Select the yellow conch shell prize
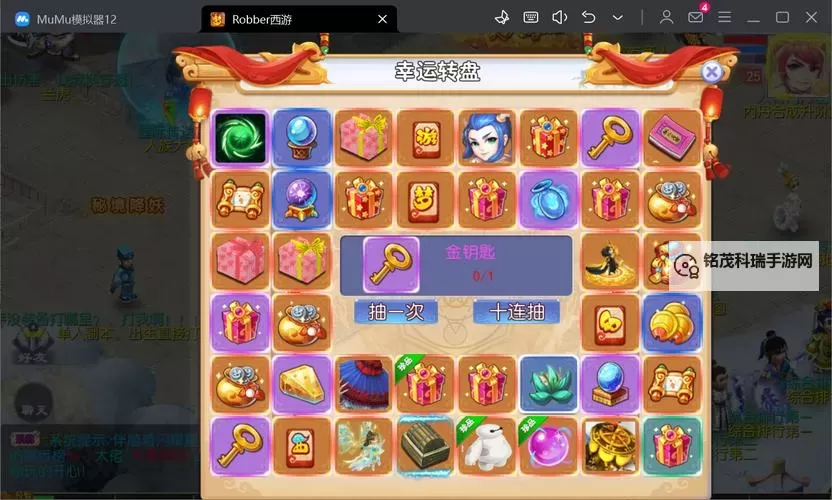 (x=672, y=323)
